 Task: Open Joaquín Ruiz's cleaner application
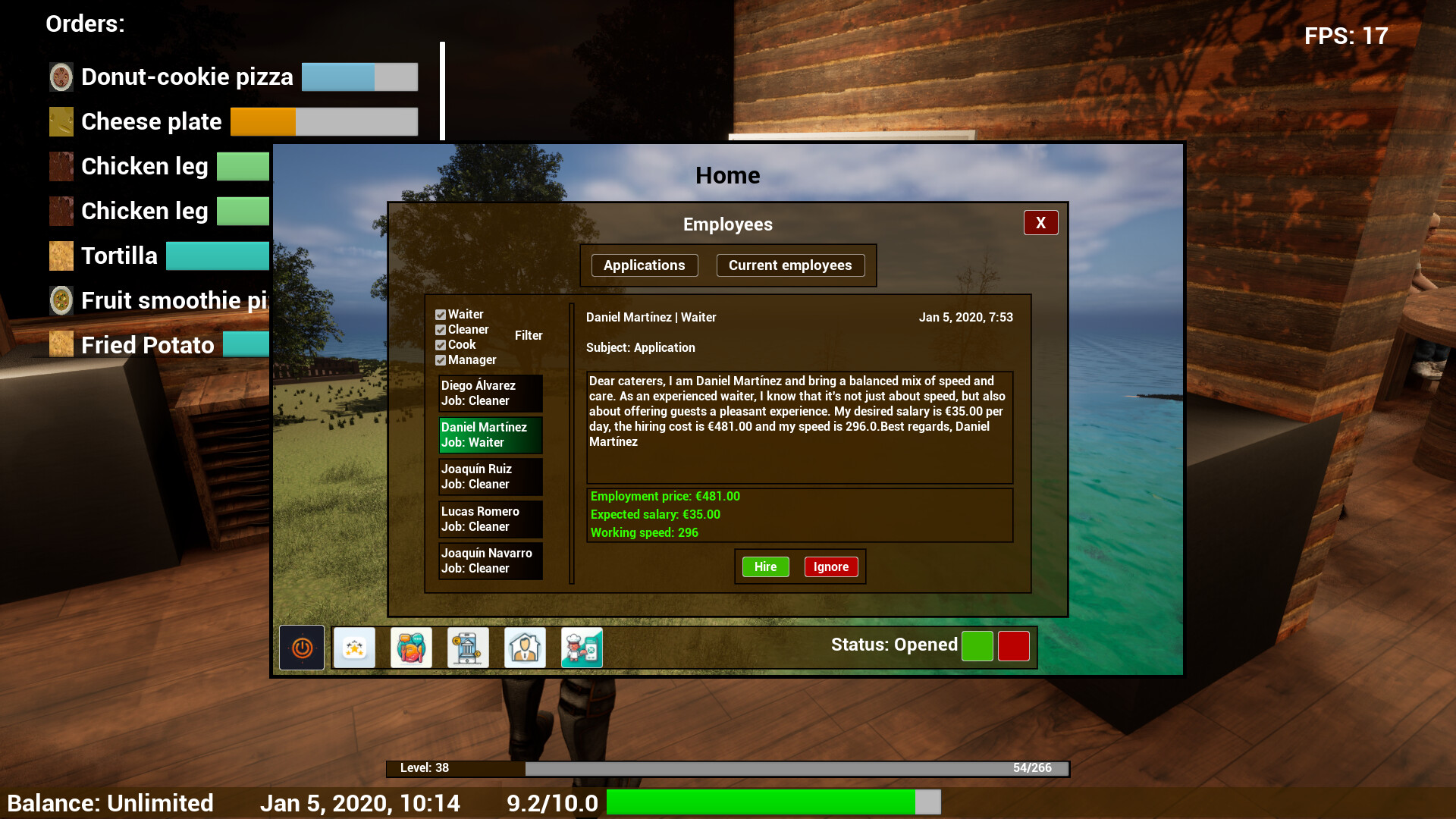coord(490,476)
